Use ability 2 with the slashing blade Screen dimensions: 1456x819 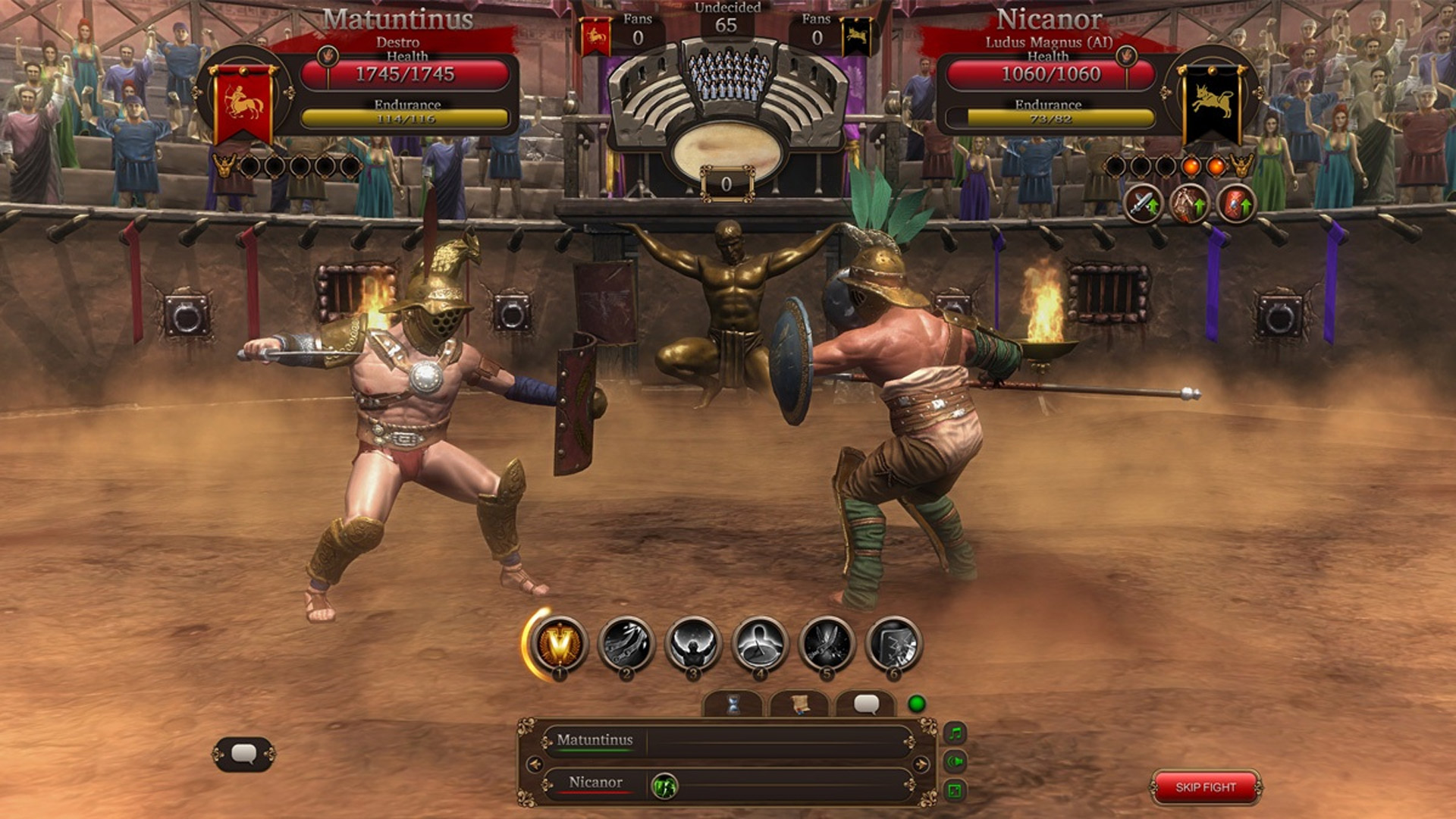point(626,644)
